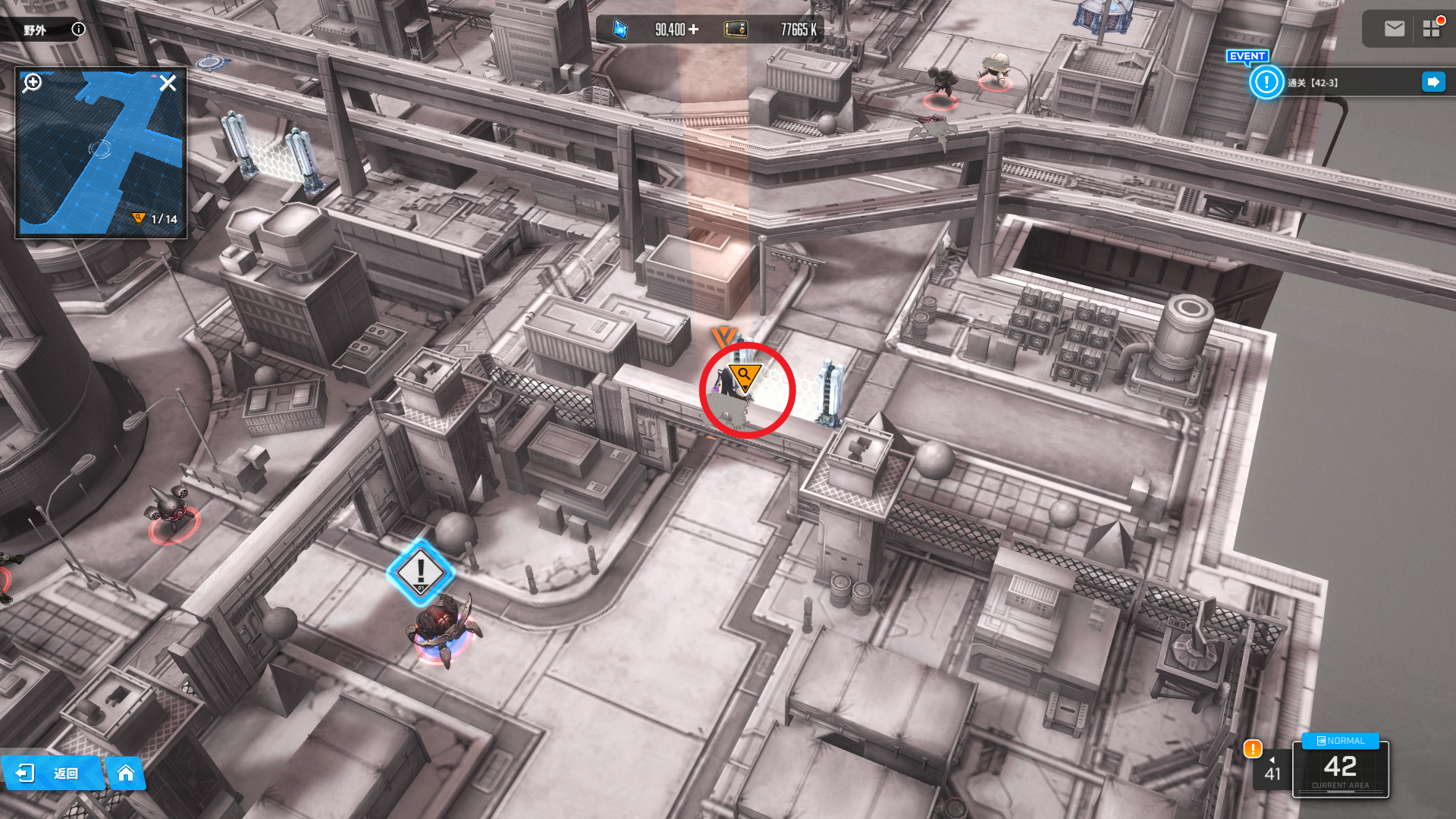Return to the home screen
1456x819 pixels.
tap(126, 773)
